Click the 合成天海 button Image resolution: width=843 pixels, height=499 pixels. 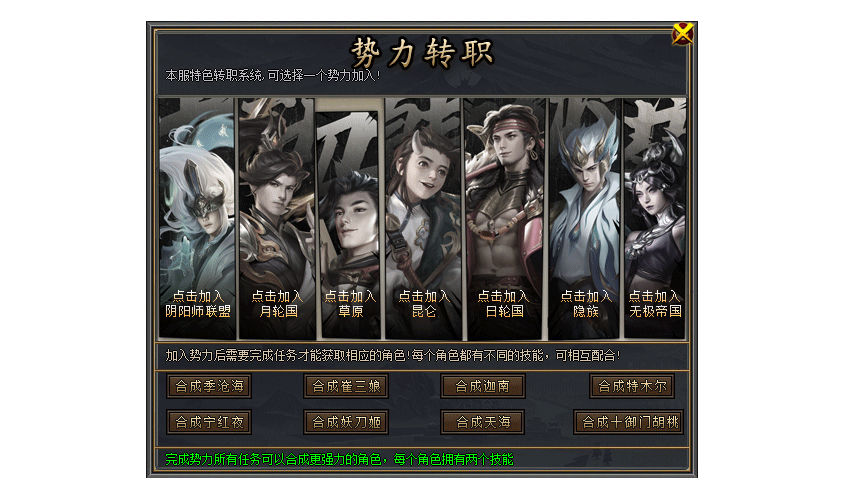click(483, 422)
